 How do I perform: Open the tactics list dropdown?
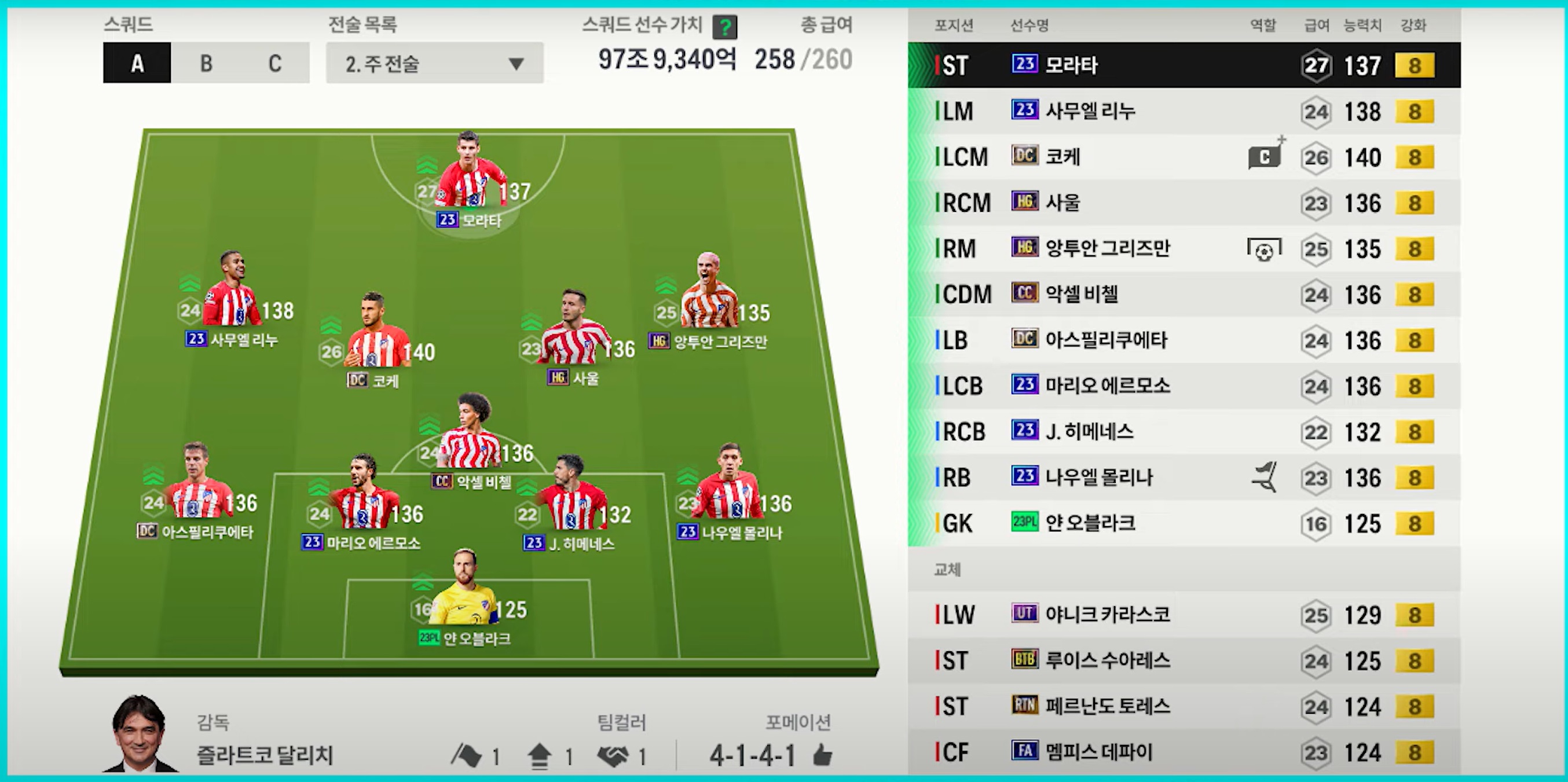pyautogui.click(x=434, y=63)
